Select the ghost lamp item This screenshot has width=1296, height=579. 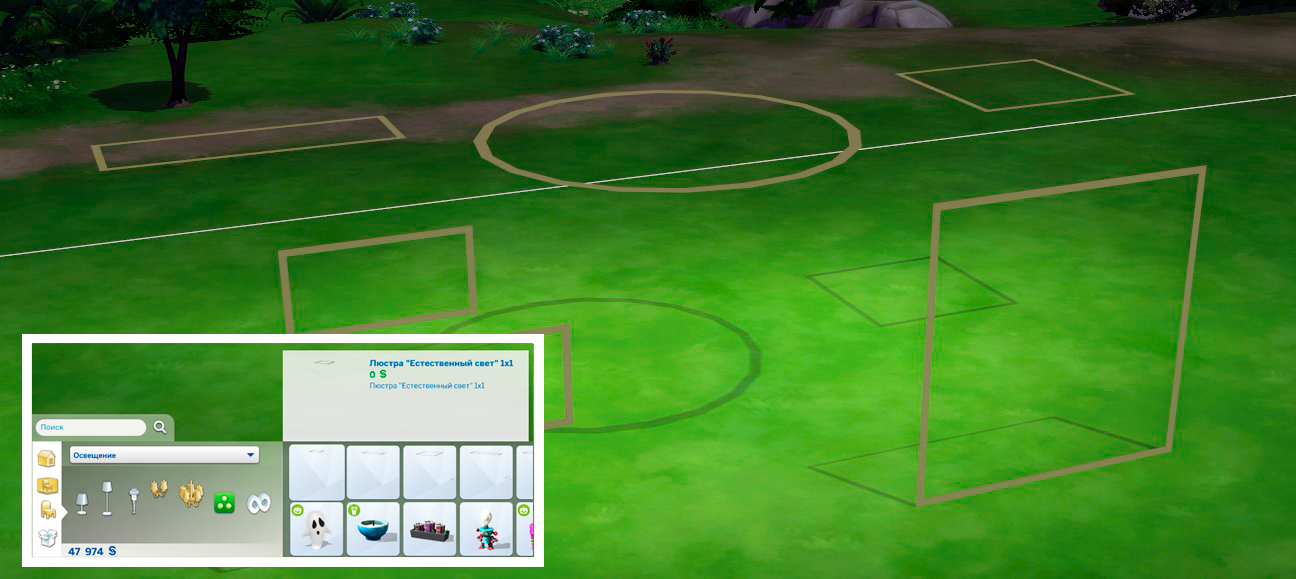(x=317, y=529)
